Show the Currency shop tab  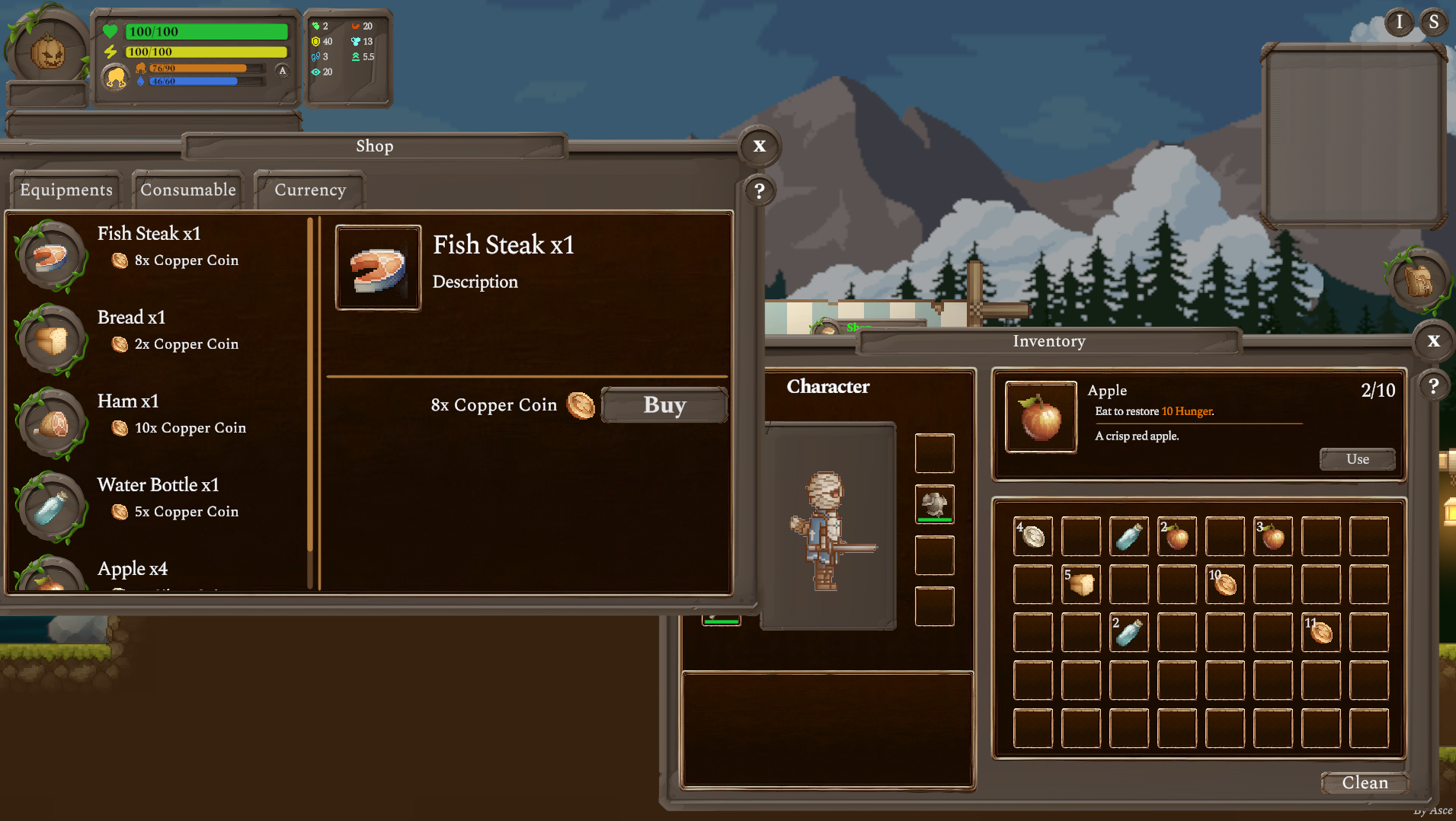(x=310, y=190)
